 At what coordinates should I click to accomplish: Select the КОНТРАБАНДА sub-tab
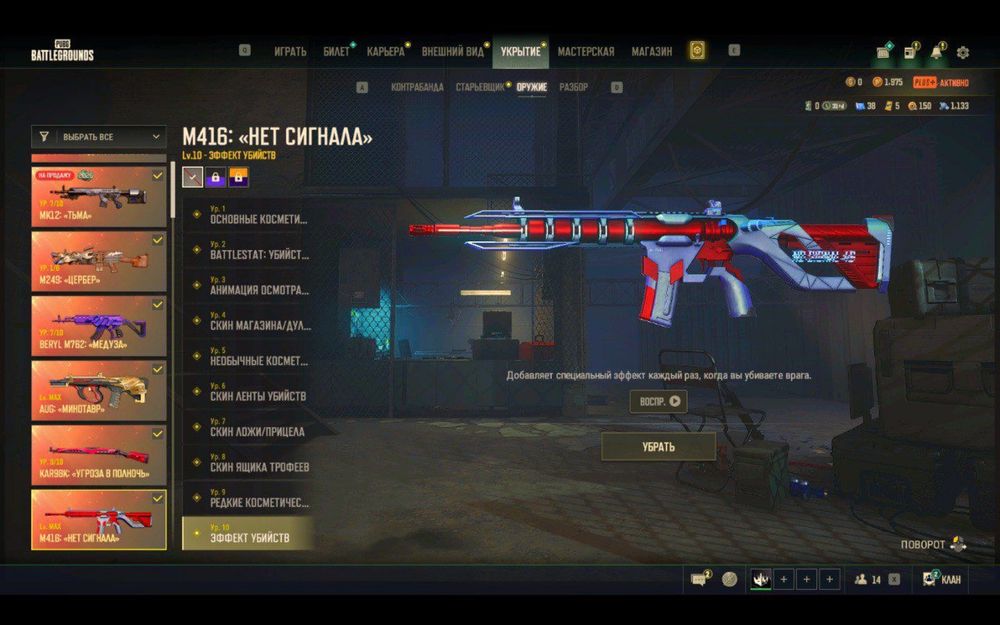coord(417,88)
